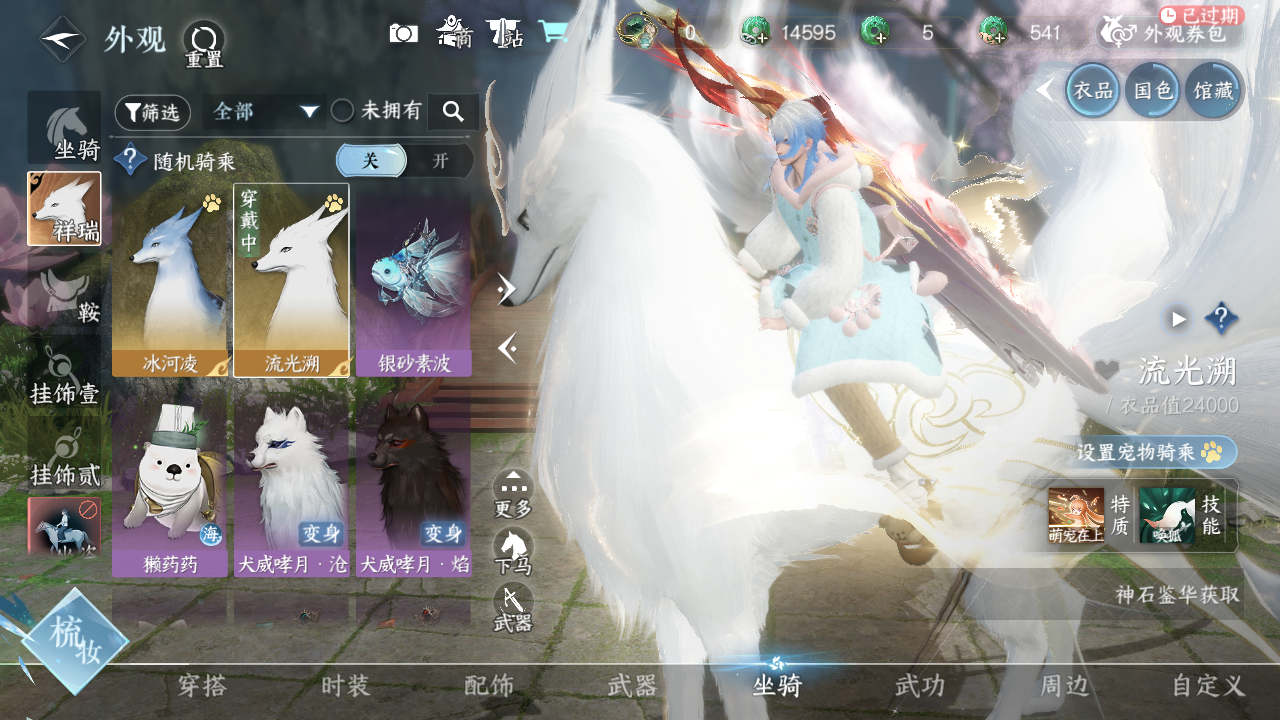The width and height of the screenshot is (1280, 720).
Task: Click the 下马 dismount button
Action: pyautogui.click(x=513, y=551)
